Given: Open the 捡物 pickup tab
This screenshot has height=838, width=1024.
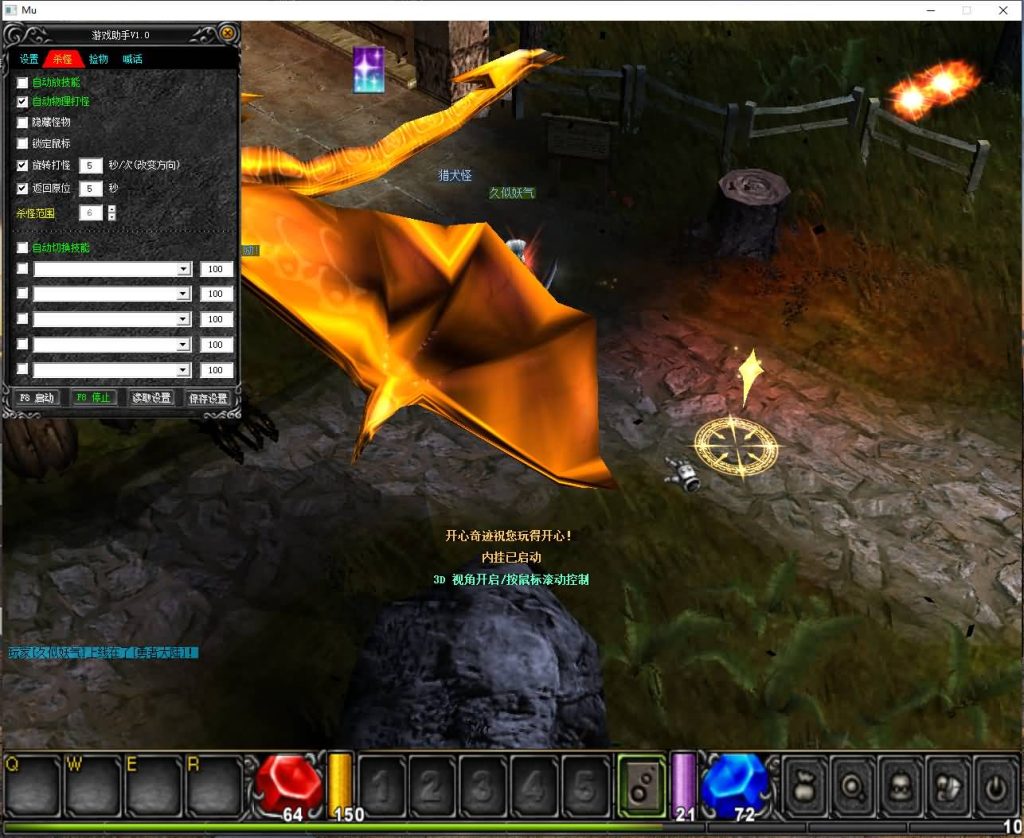Looking at the screenshot, I should (x=98, y=59).
